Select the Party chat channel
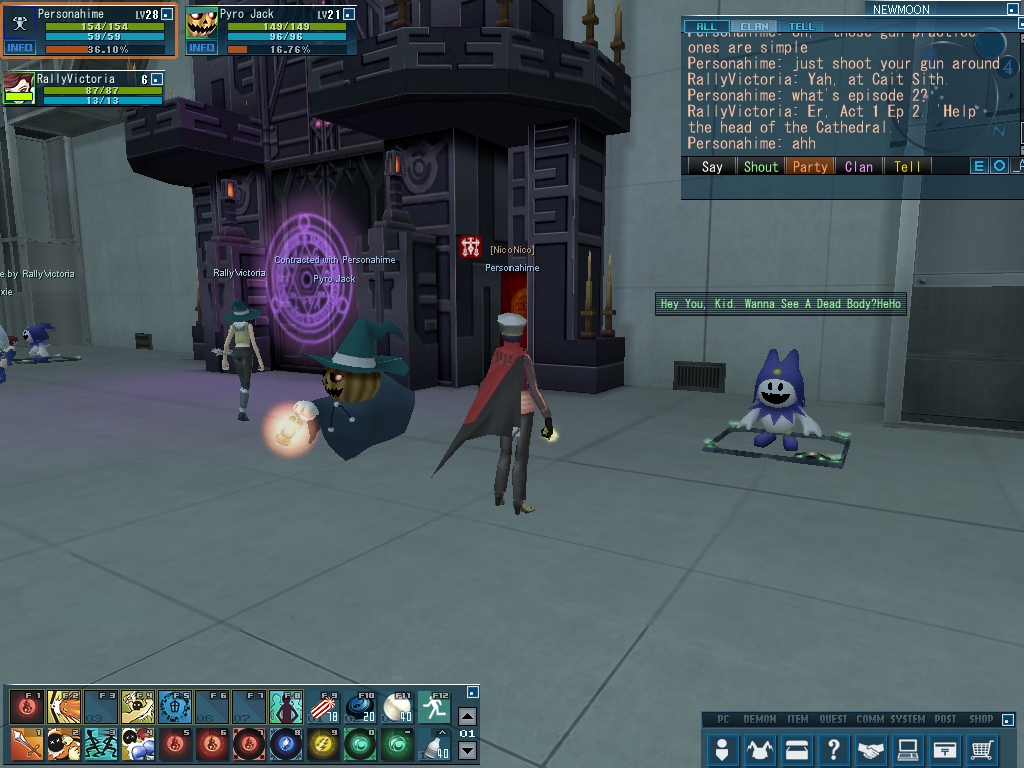 coord(810,167)
